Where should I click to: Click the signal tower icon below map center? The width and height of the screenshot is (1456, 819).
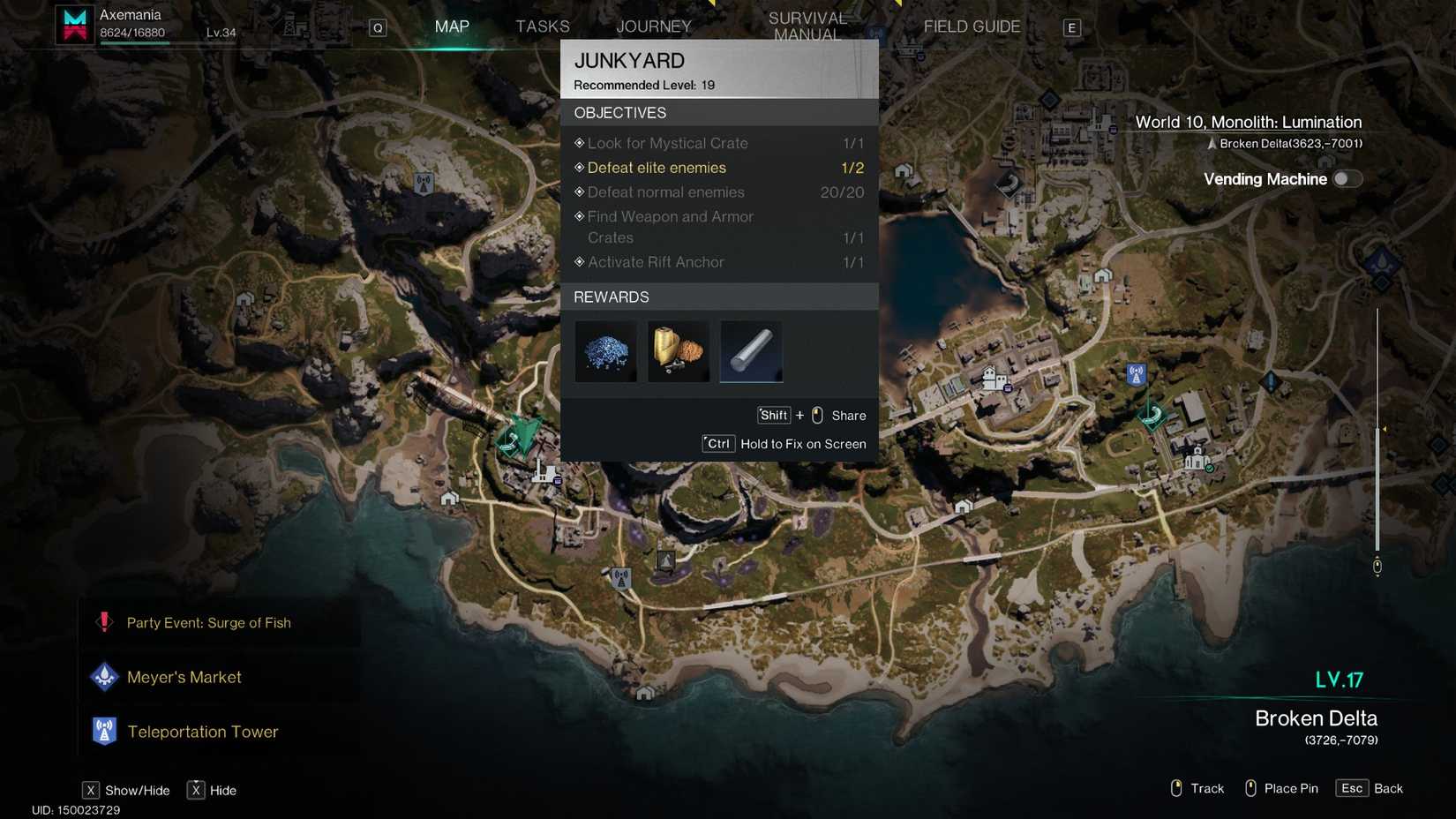(x=620, y=578)
